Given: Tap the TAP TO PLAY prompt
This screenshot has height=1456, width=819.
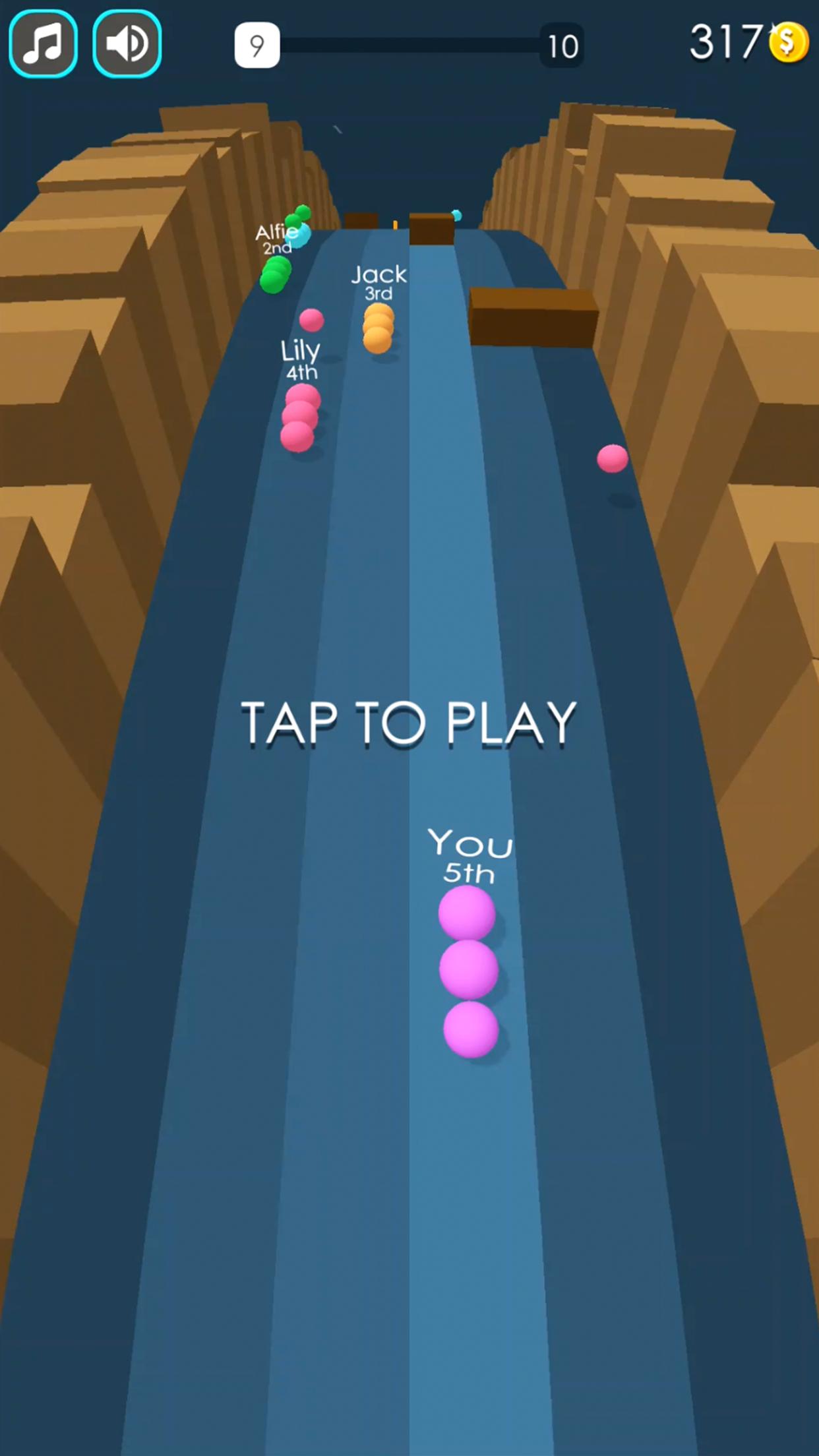Looking at the screenshot, I should tap(409, 723).
